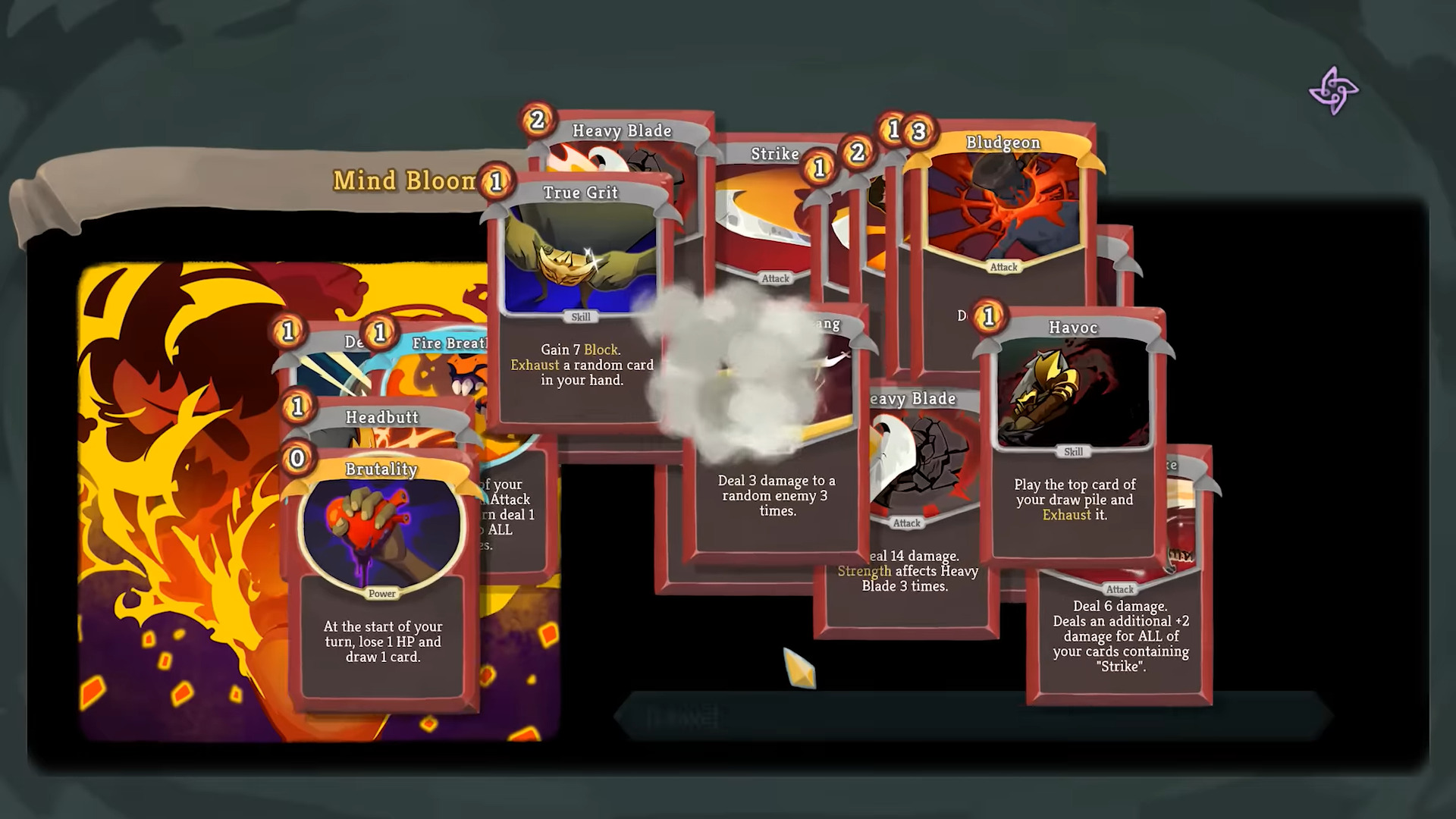
Task: Click the Attack banner on the Bludgeon card
Action: [1003, 267]
